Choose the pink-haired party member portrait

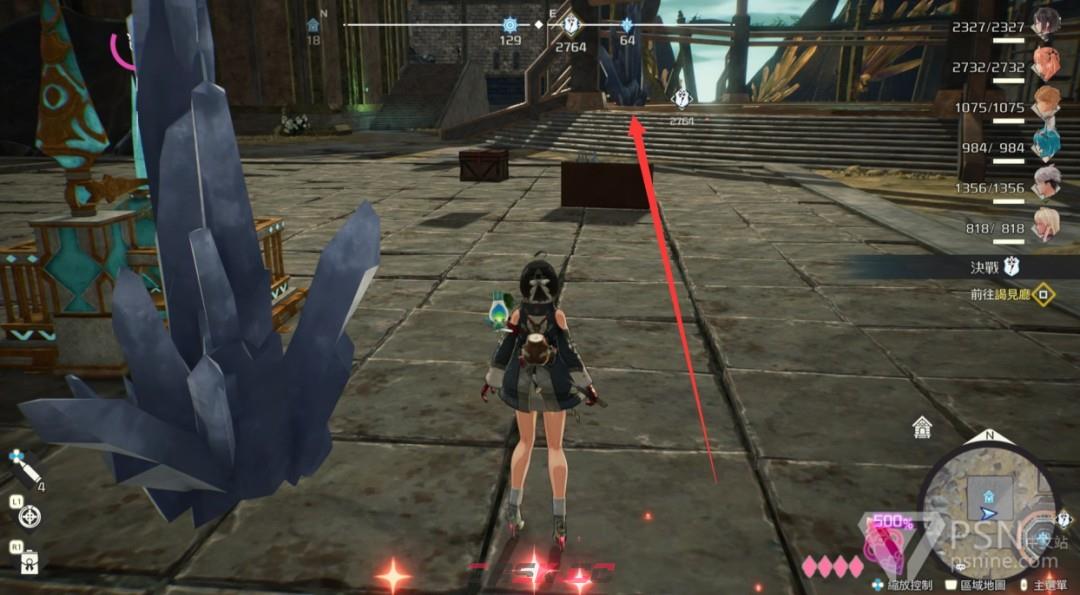pyautogui.click(x=1047, y=62)
